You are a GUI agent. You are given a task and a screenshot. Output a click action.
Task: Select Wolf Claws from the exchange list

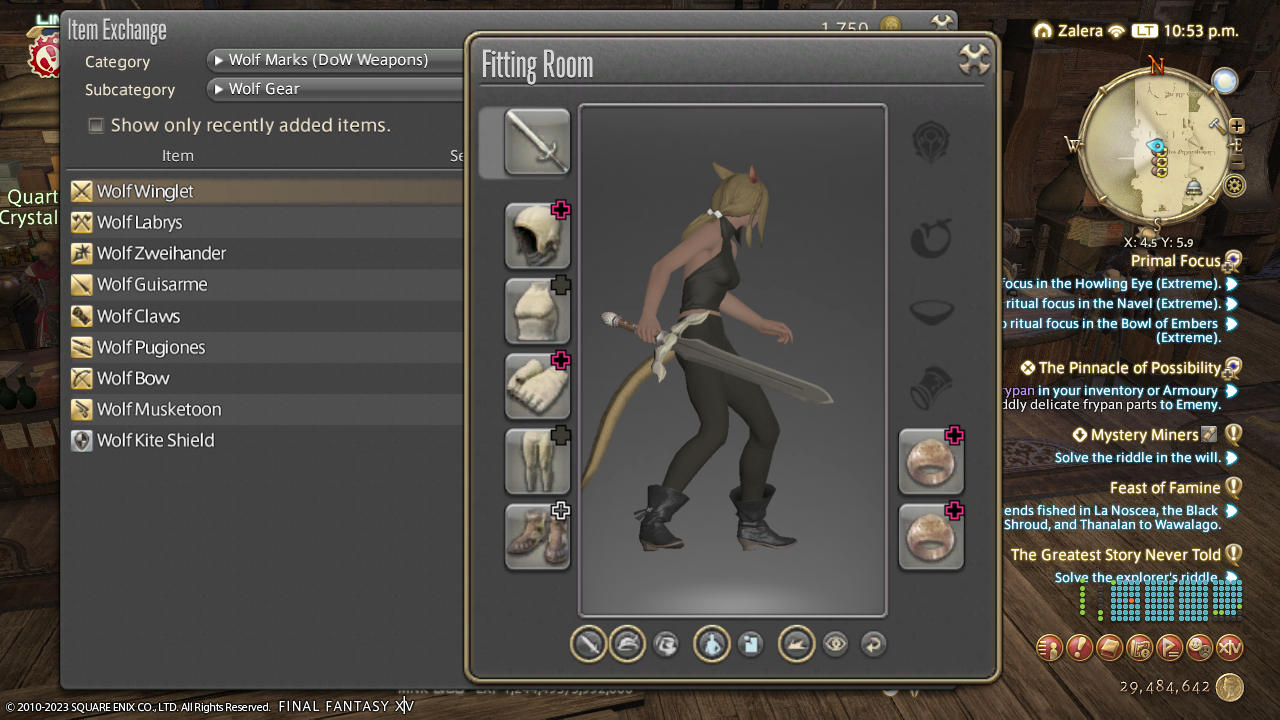pyautogui.click(x=139, y=316)
